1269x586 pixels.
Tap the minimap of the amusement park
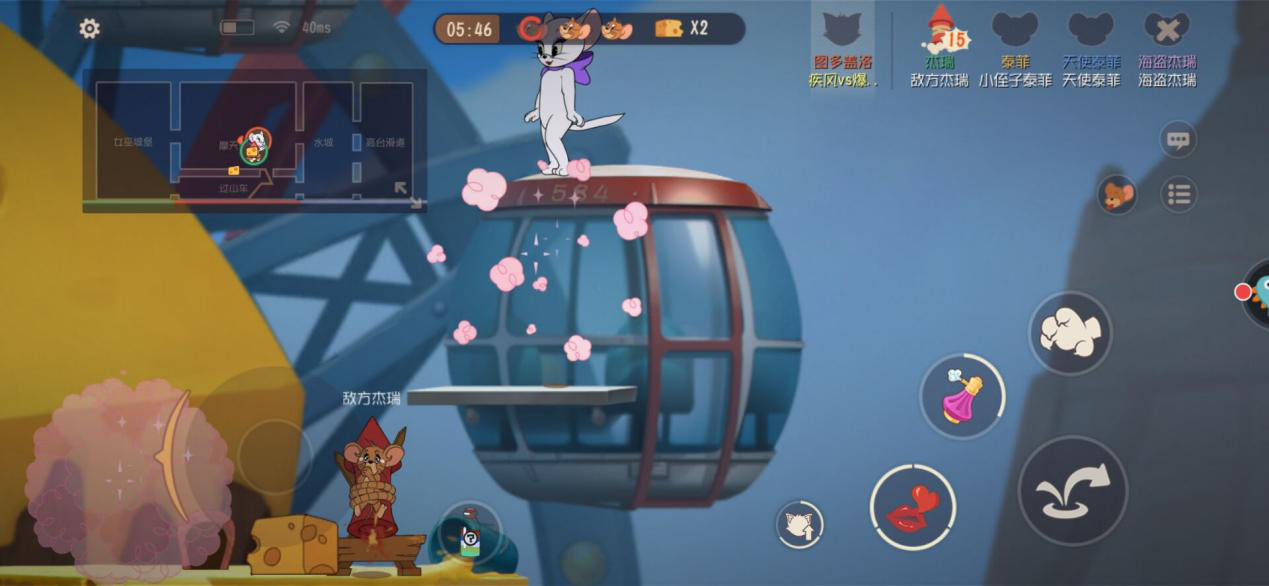[254, 140]
